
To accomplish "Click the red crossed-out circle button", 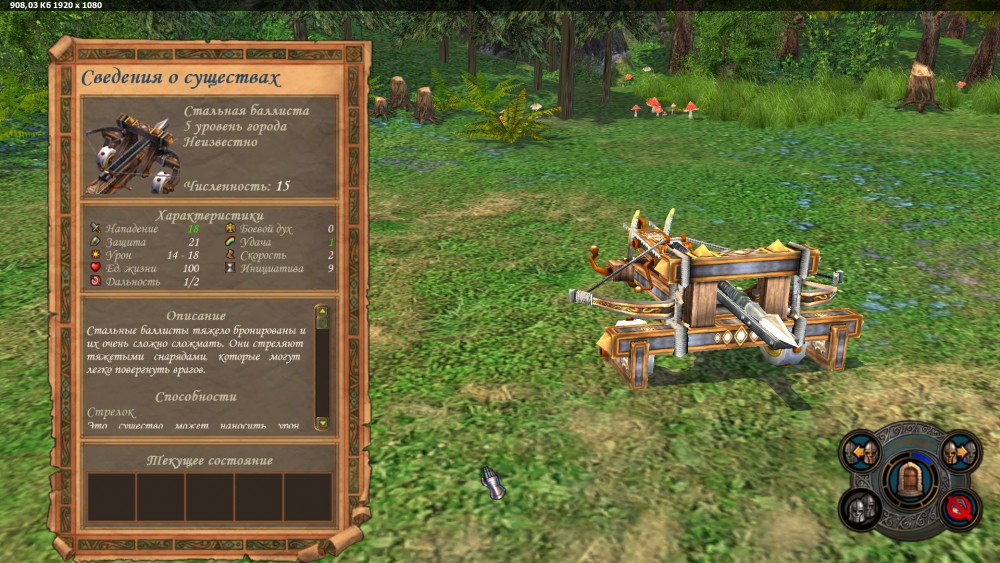I will coord(961,510).
